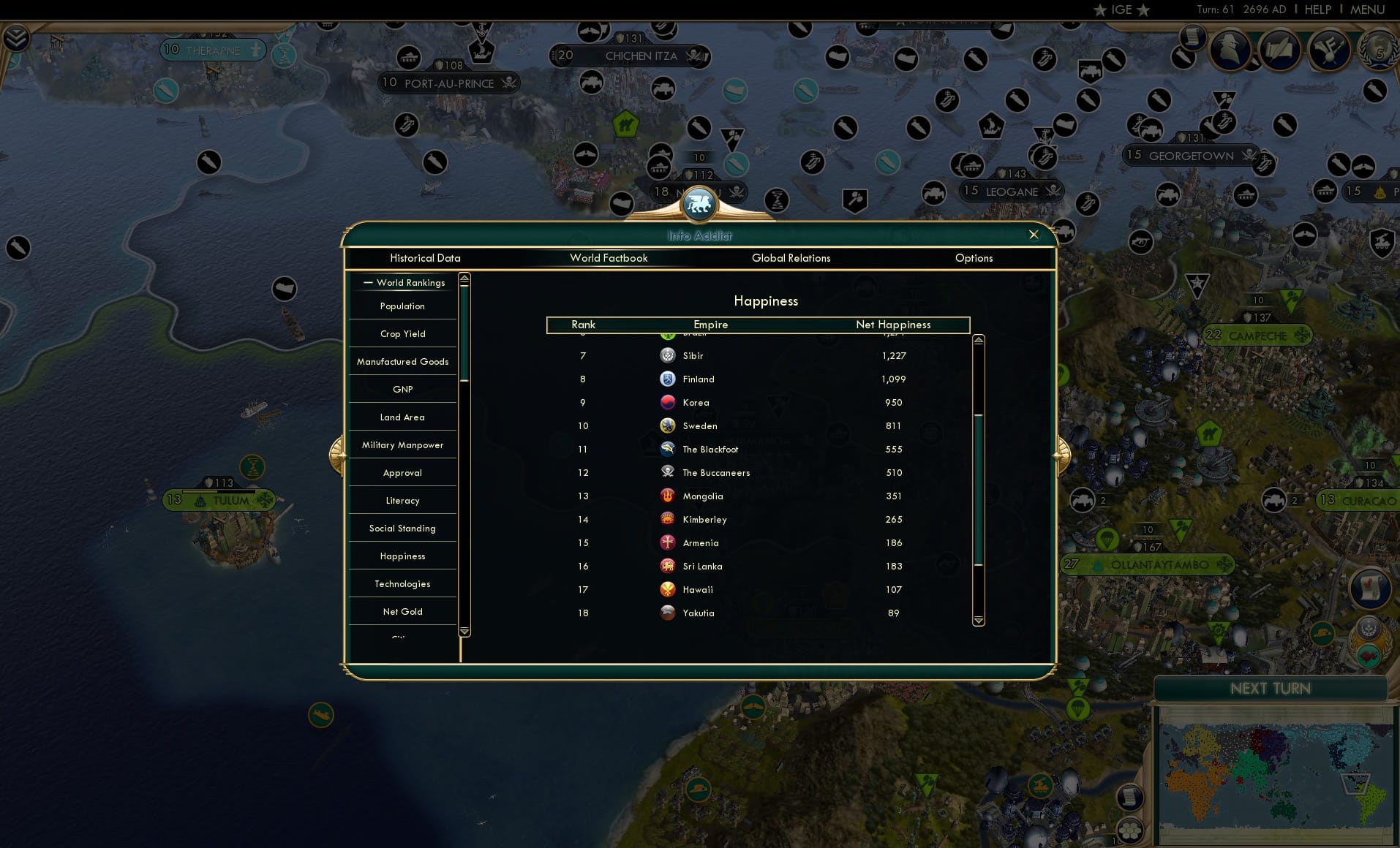Viewport: 1400px width, 848px height.
Task: Open the MENU in the top bar
Action: pyautogui.click(x=1367, y=10)
